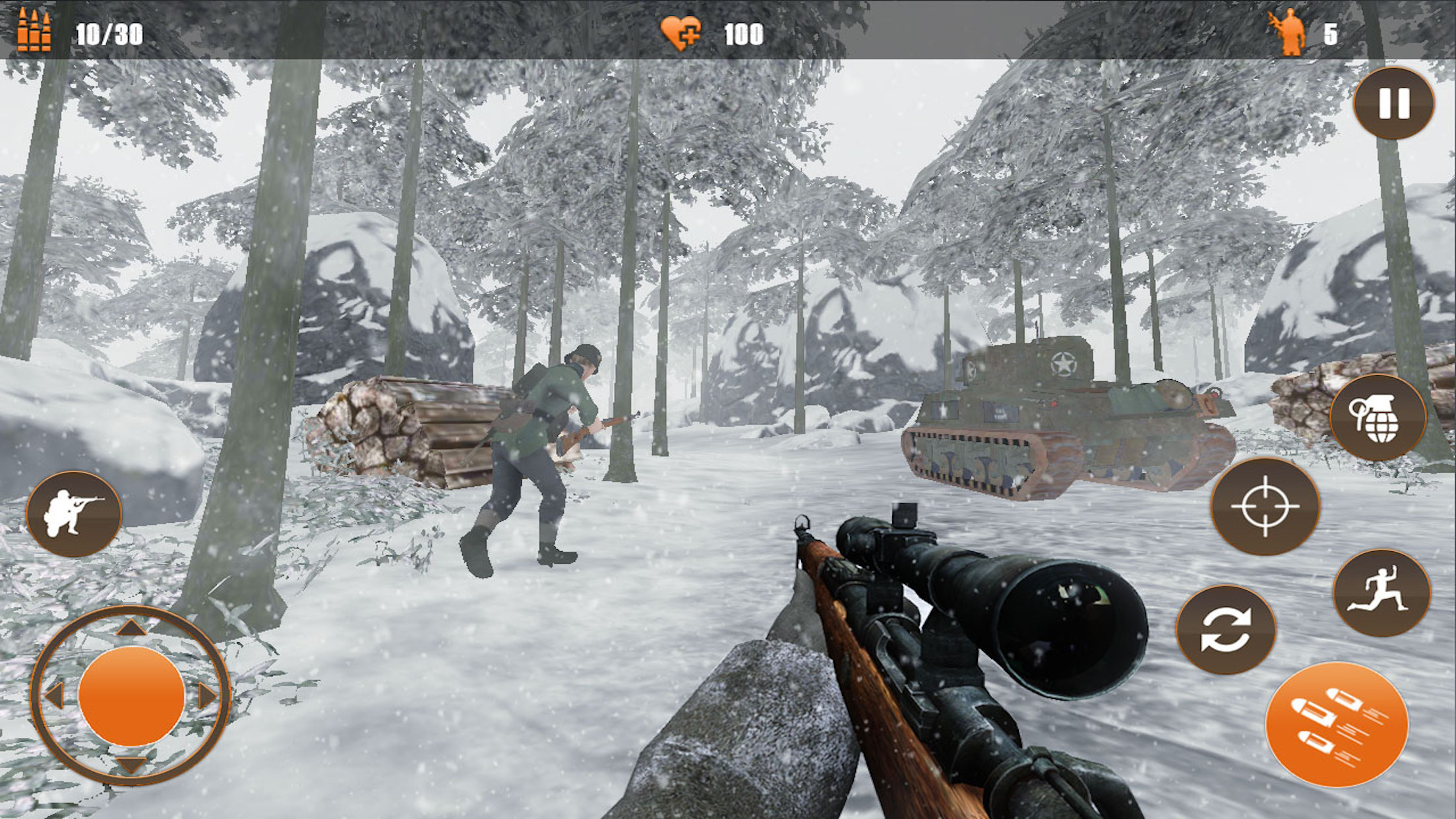Toggle the crouching soldier stance button
1456x819 pixels.
coord(74,513)
